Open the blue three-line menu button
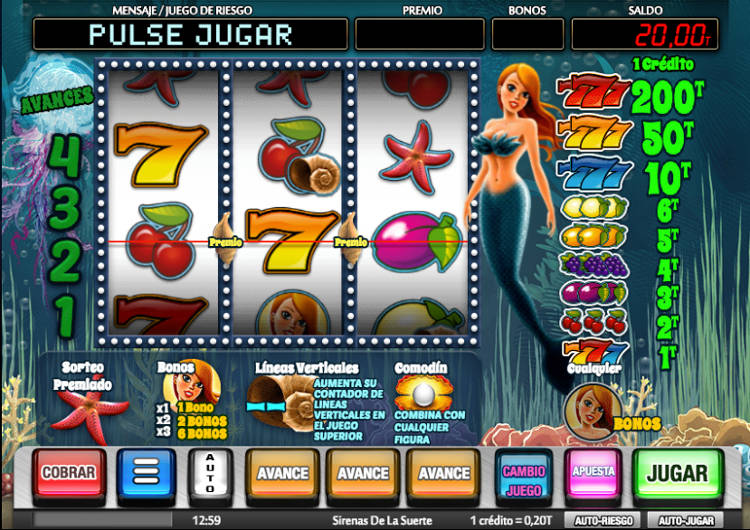This screenshot has width=750, height=530. [x=146, y=473]
